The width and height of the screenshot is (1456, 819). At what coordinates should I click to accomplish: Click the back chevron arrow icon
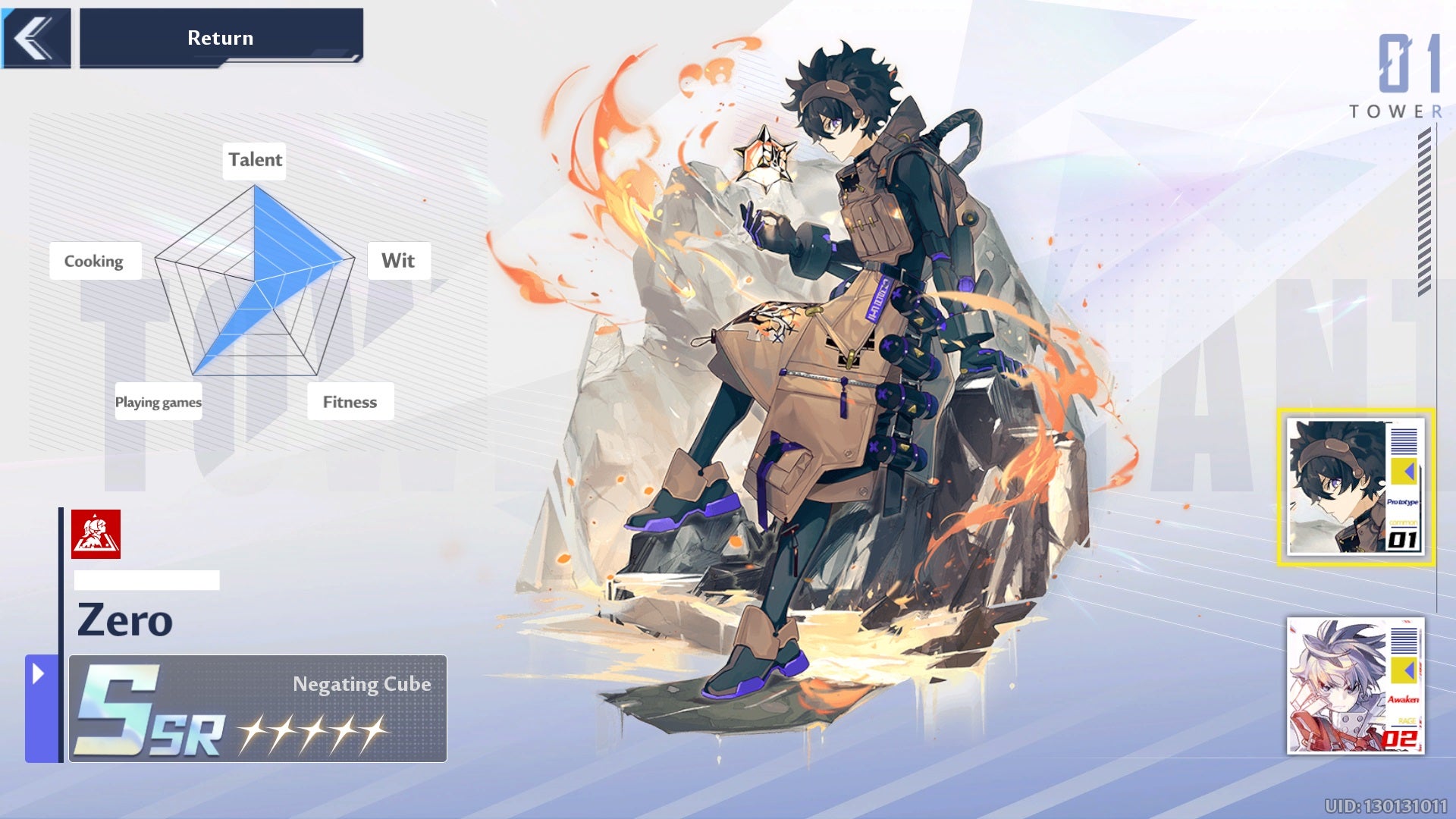[32, 37]
